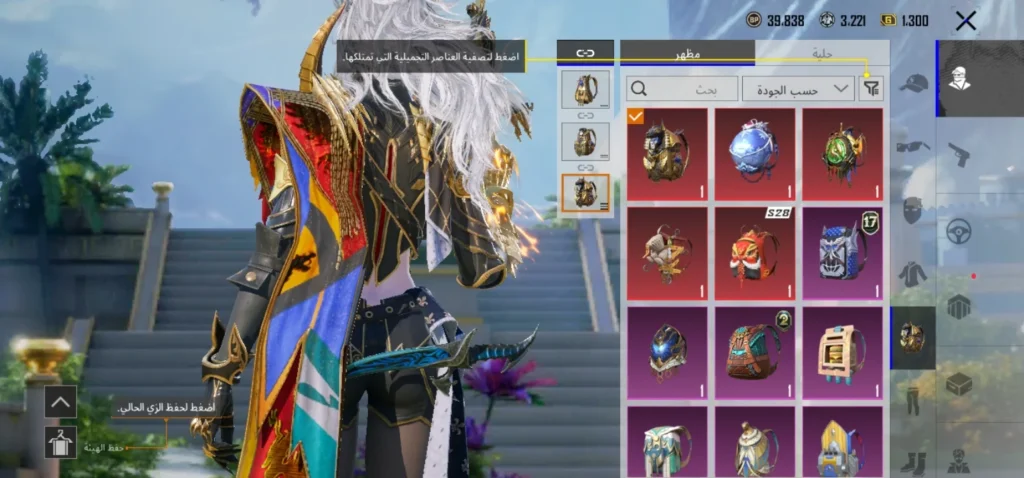The width and height of the screenshot is (1024, 478).
Task: Select the blue globe backpack skin
Action: pyautogui.click(x=755, y=154)
